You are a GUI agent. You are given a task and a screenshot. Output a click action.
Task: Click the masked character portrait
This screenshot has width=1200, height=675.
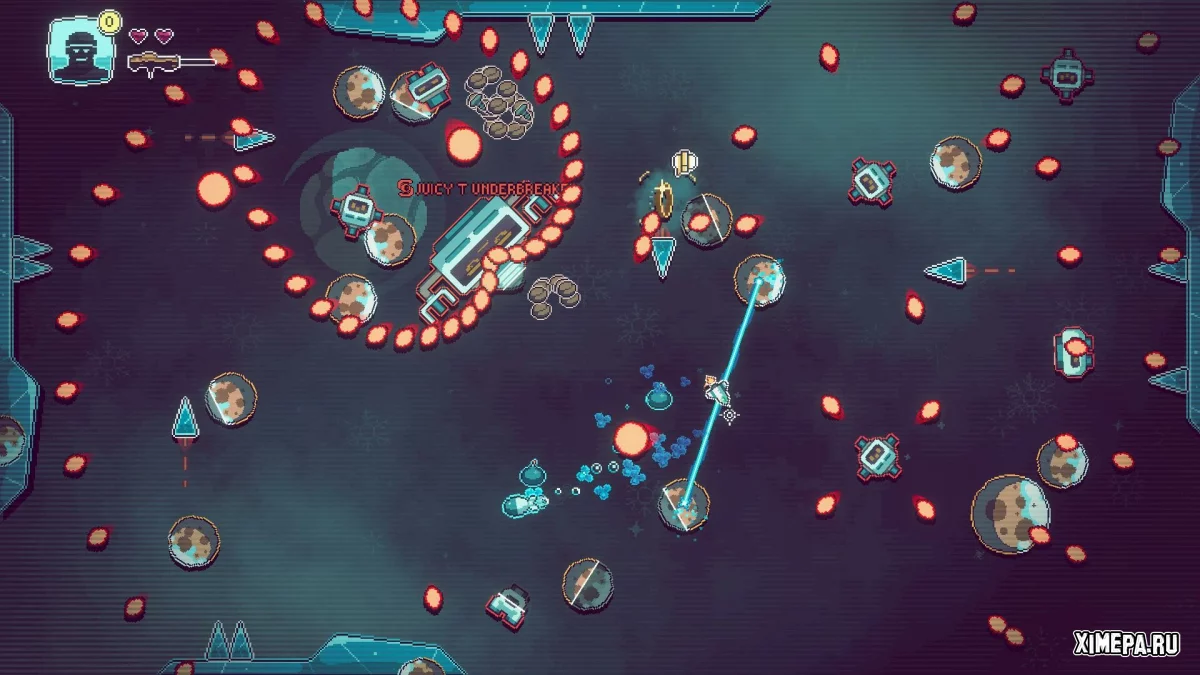[x=80, y=53]
